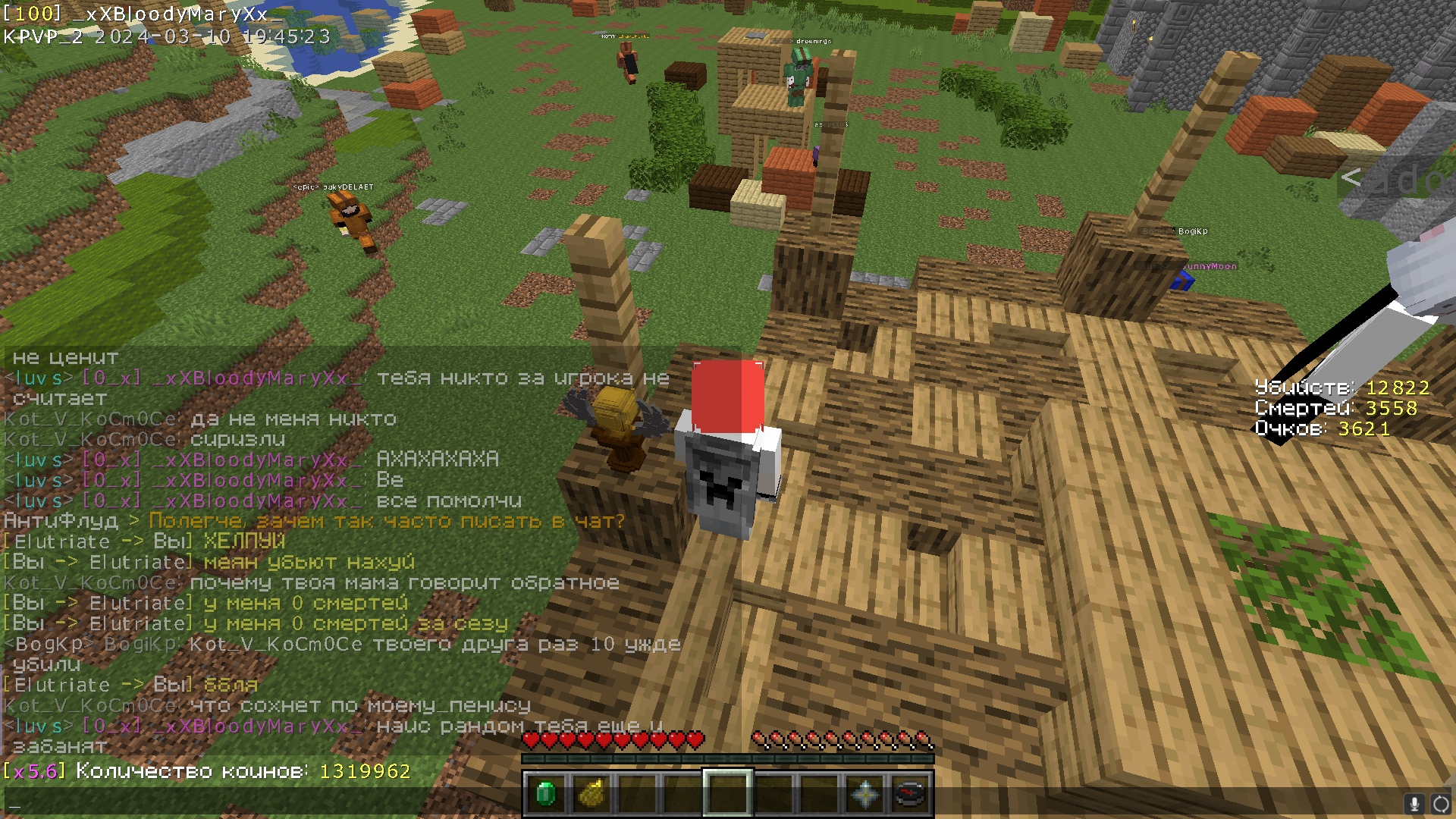Image resolution: width=1456 pixels, height=819 pixels.
Task: Choose the nether star hotbar slot
Action: [864, 794]
